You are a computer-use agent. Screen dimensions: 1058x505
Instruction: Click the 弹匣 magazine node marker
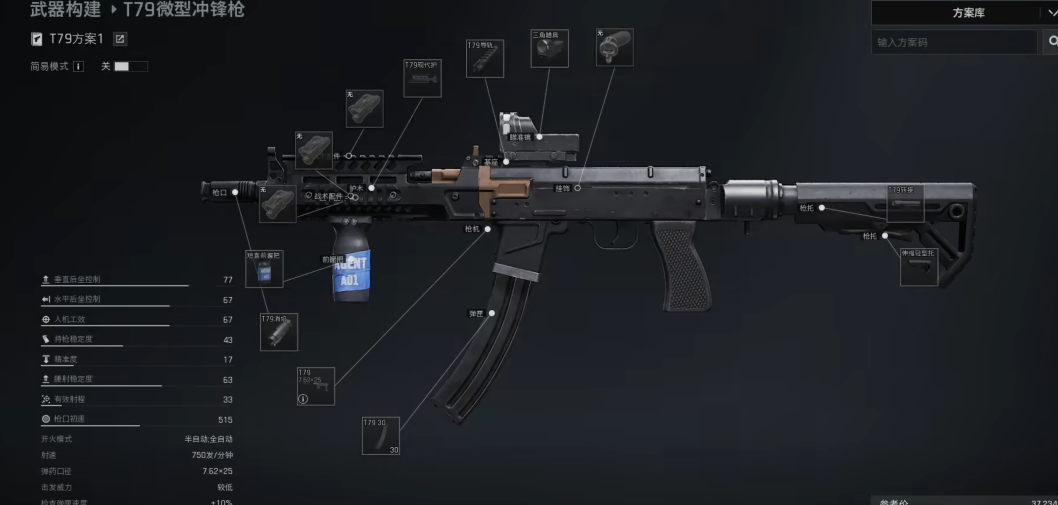491,313
